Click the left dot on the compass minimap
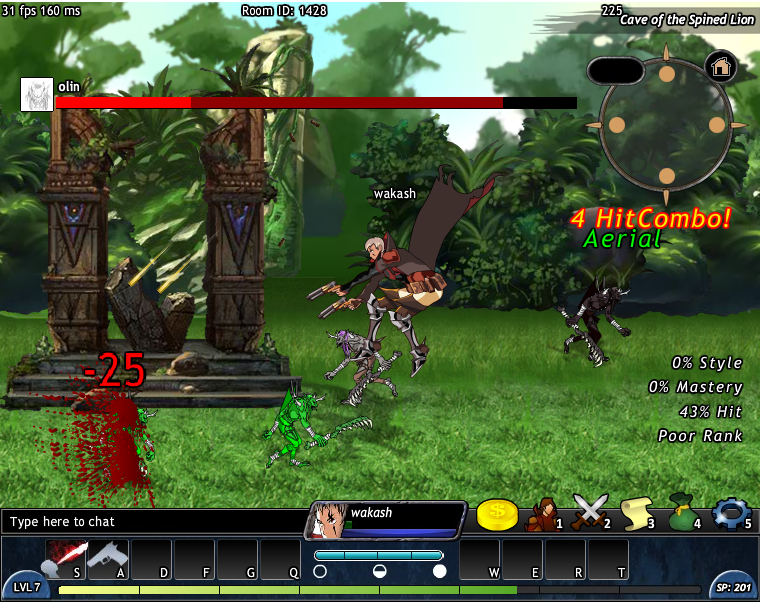760x603 pixels. [x=616, y=125]
